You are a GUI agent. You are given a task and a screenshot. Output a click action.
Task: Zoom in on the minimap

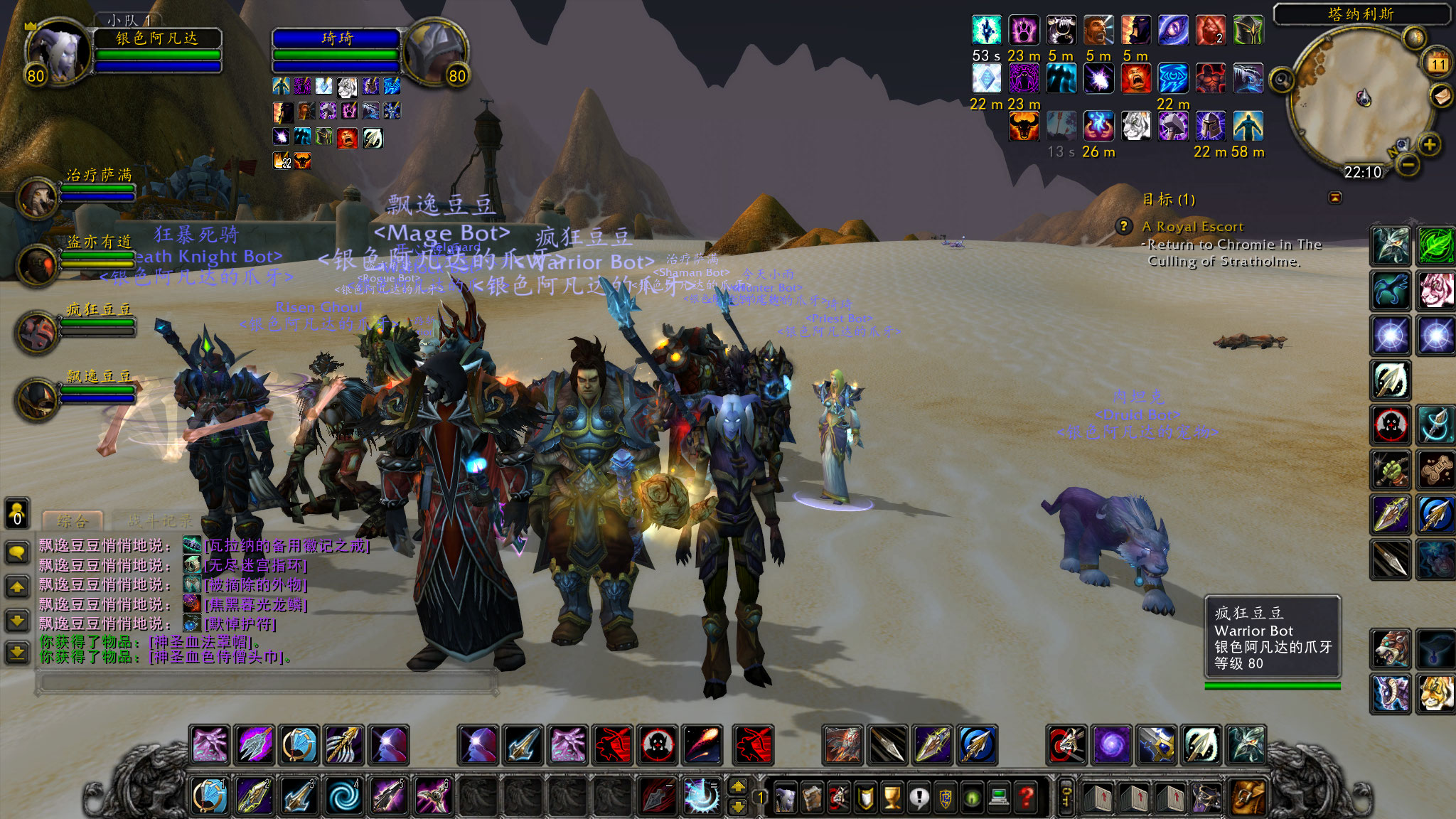1430,145
